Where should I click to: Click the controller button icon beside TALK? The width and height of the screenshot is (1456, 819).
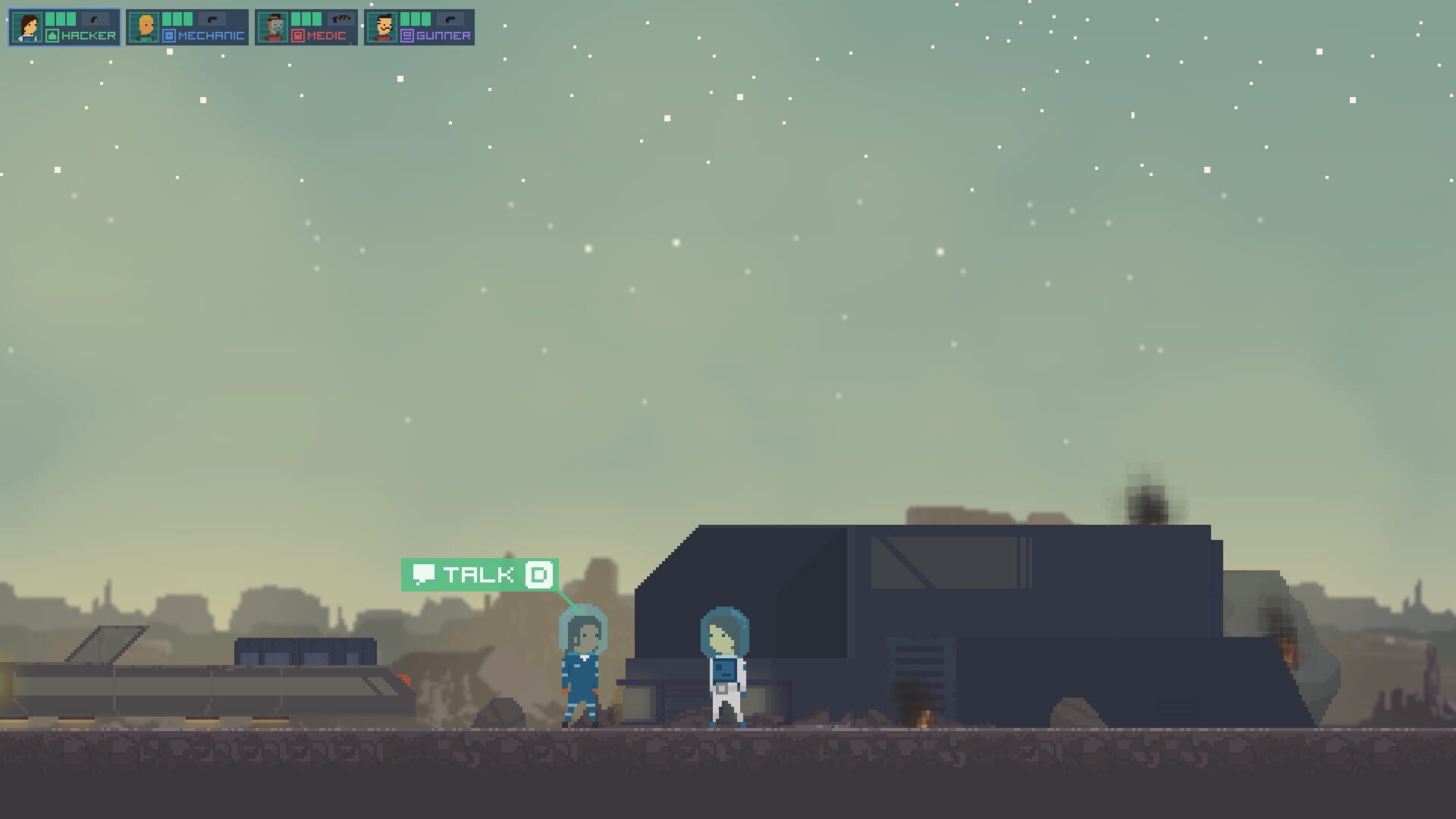click(537, 575)
